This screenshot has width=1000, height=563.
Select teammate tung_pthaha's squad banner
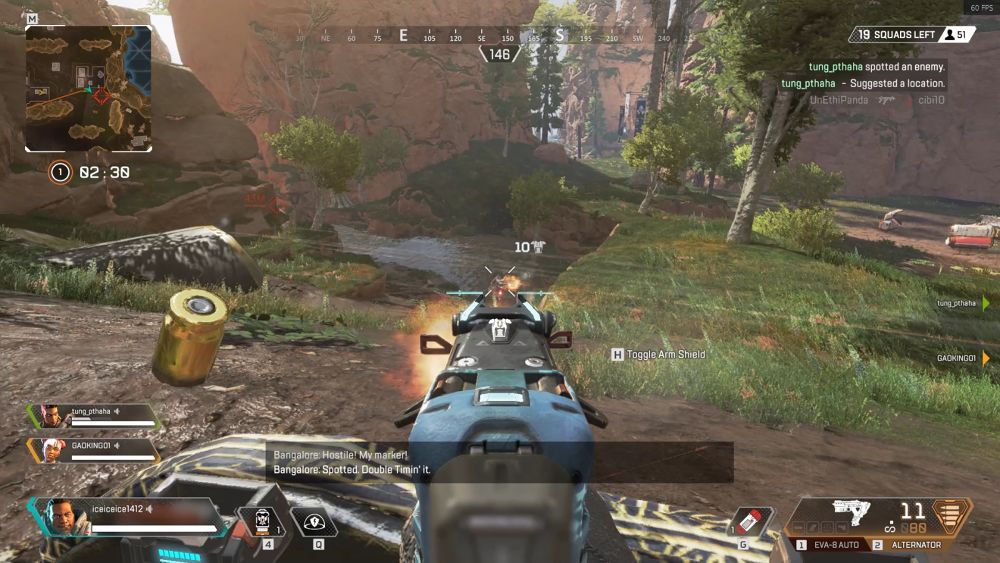(x=94, y=416)
